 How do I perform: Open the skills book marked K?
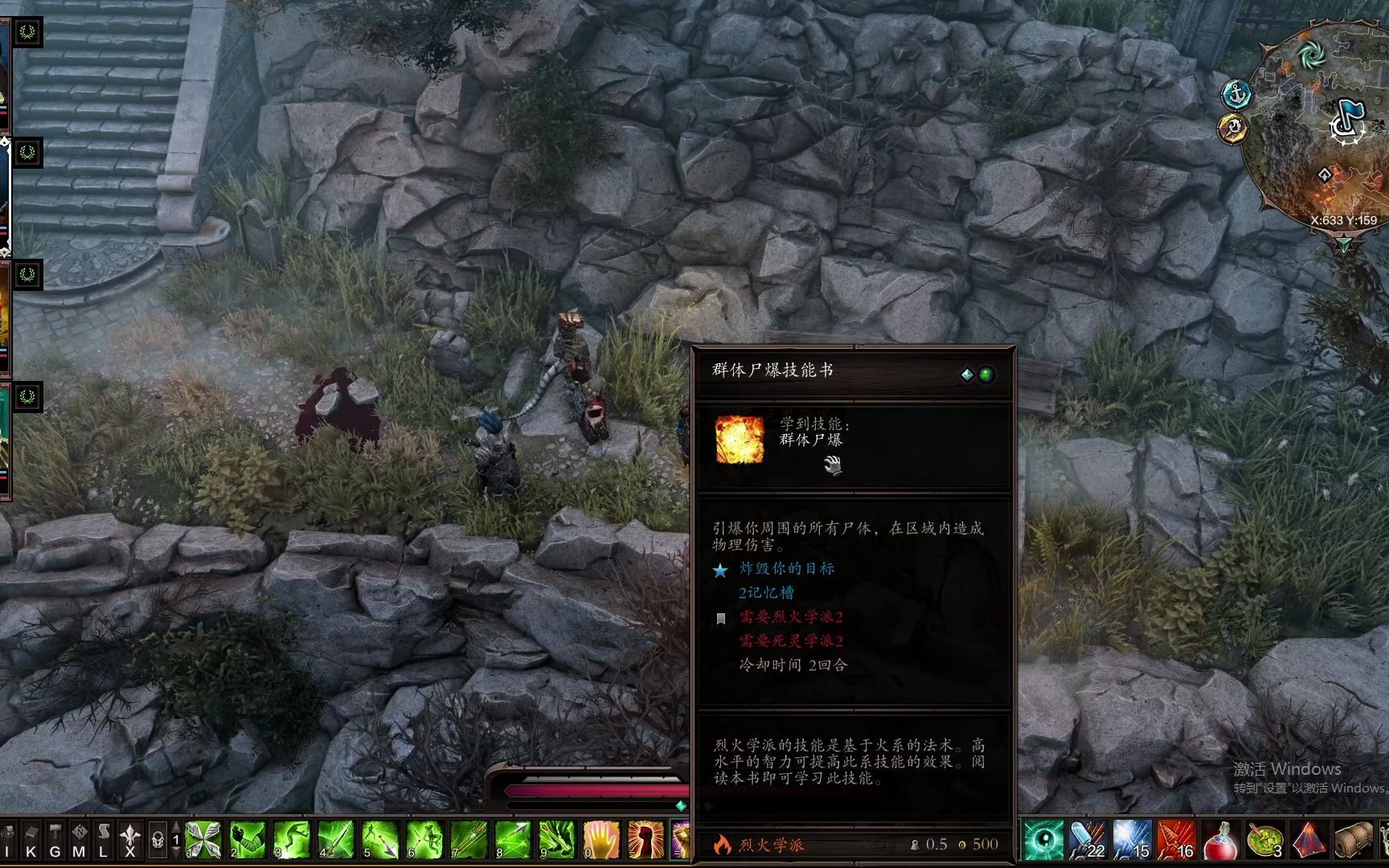31,841
